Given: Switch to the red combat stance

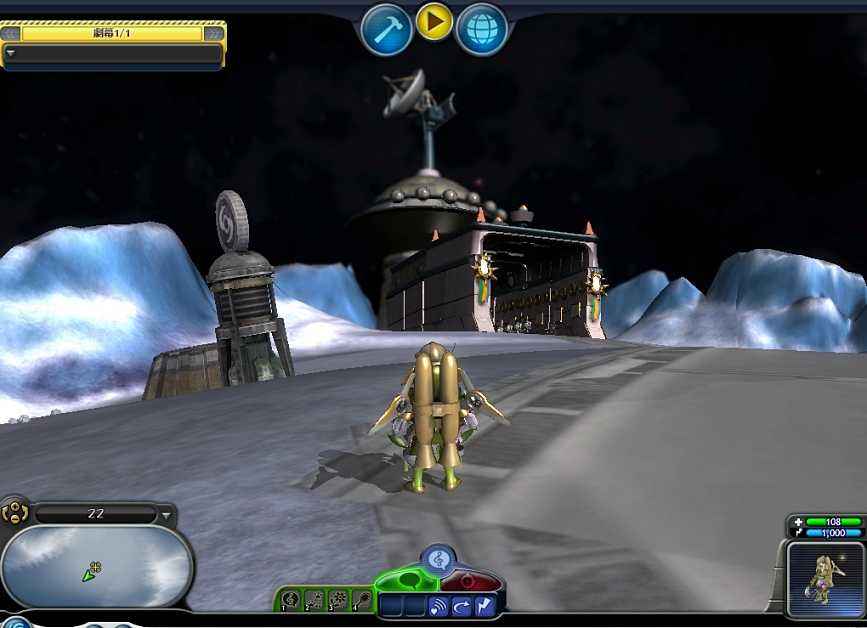Looking at the screenshot, I should 468,582.
